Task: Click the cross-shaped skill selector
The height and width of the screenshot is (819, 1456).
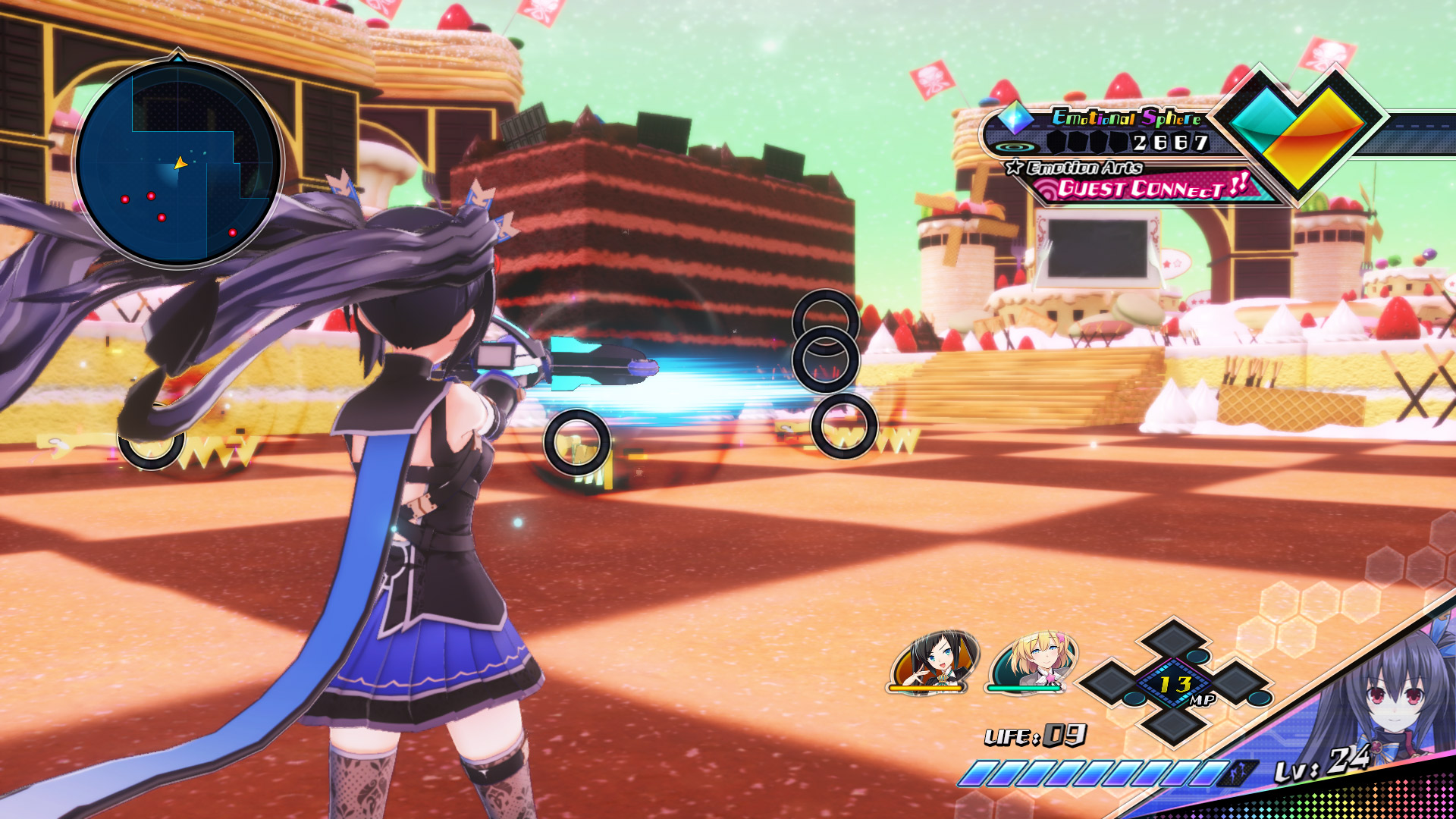Action: pyautogui.click(x=1174, y=682)
